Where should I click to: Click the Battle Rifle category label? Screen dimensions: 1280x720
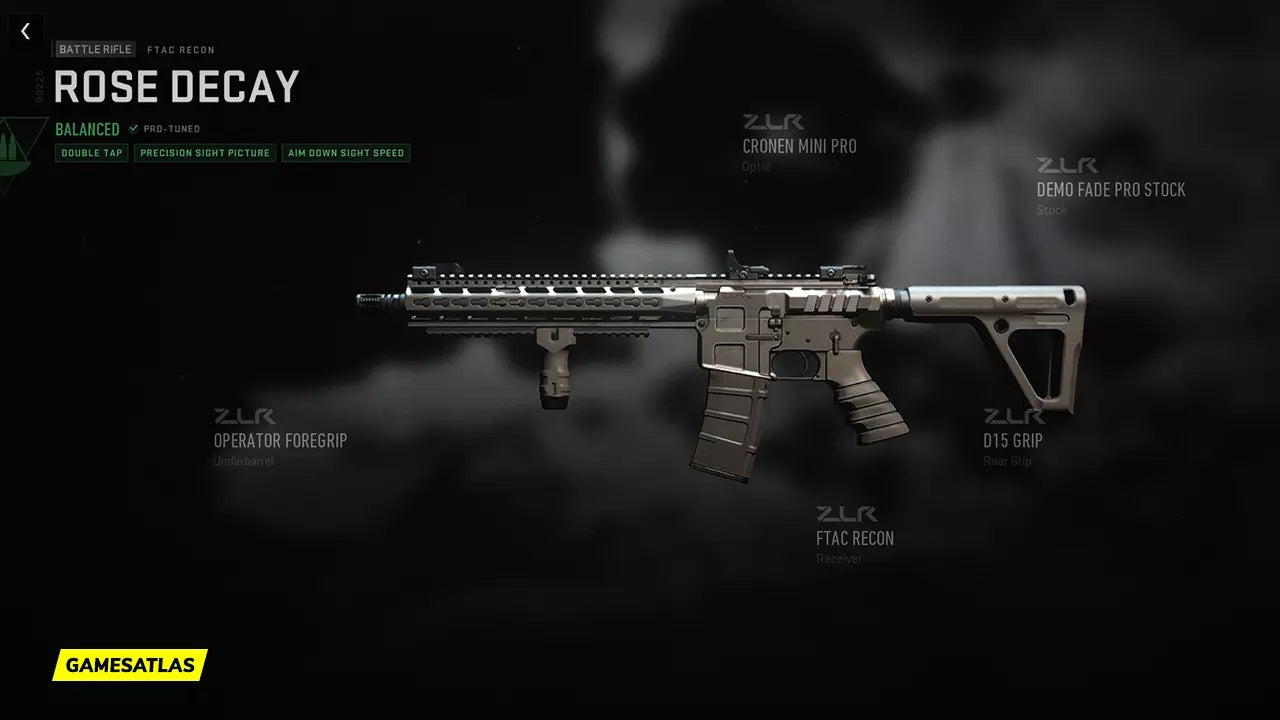click(x=95, y=49)
